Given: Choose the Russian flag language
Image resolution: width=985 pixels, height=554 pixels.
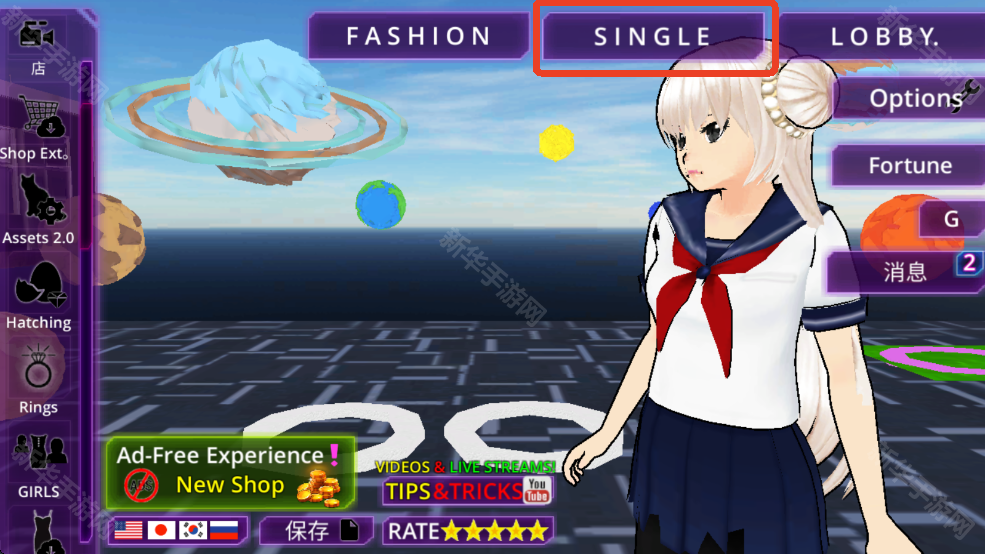Looking at the screenshot, I should coord(223,530).
